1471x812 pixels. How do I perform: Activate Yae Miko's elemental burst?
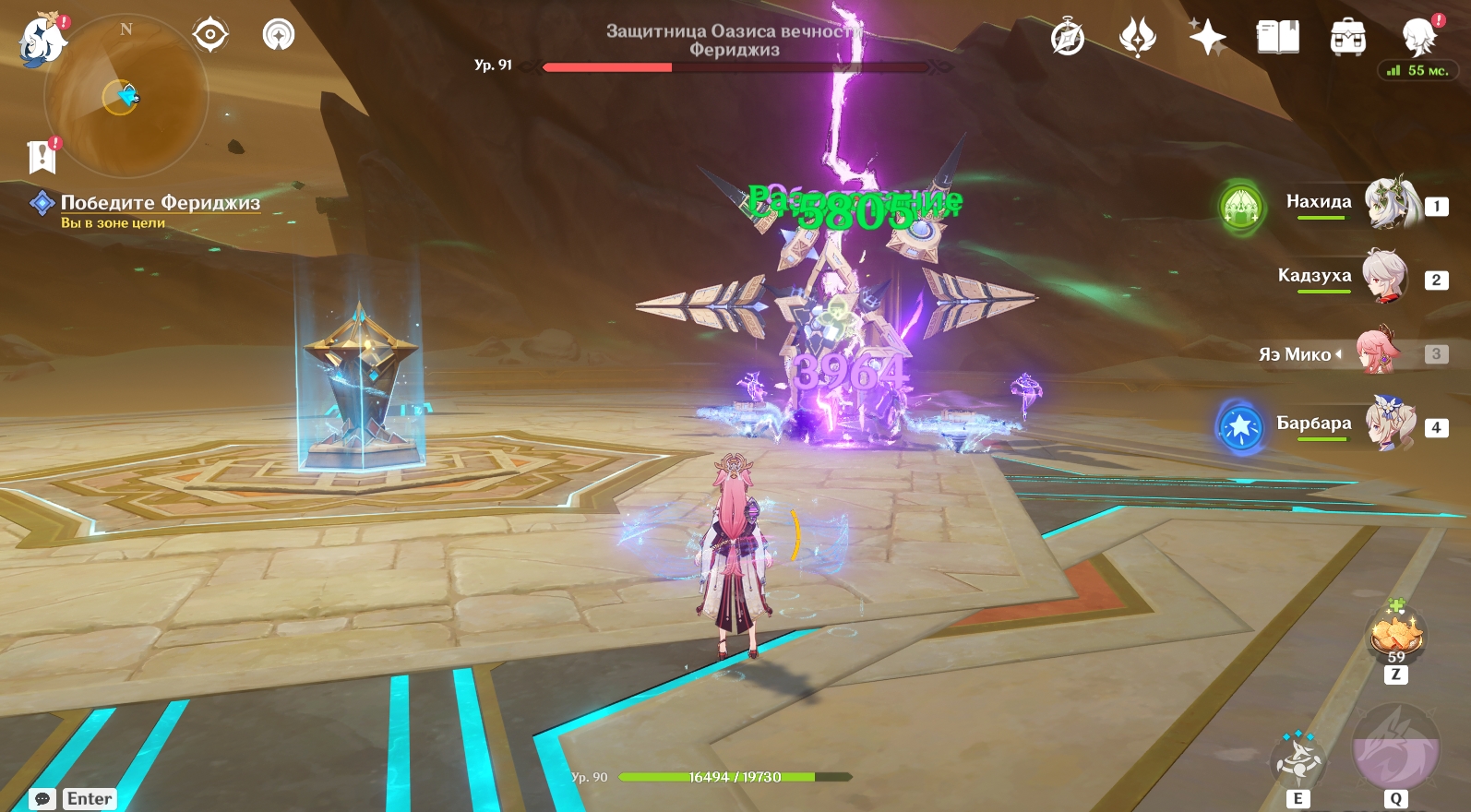point(1395,749)
